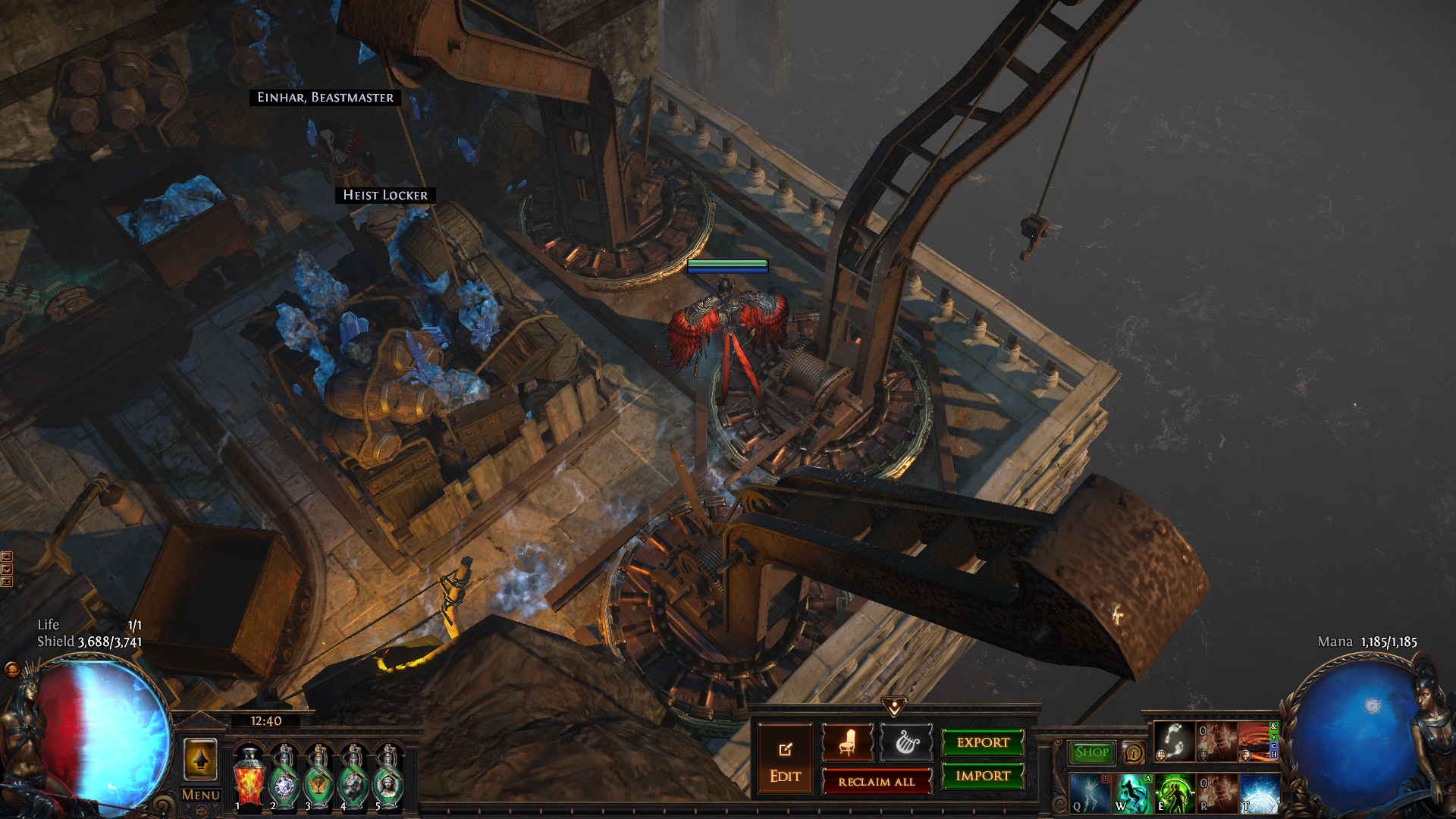Click the chair decorations button

847,742
